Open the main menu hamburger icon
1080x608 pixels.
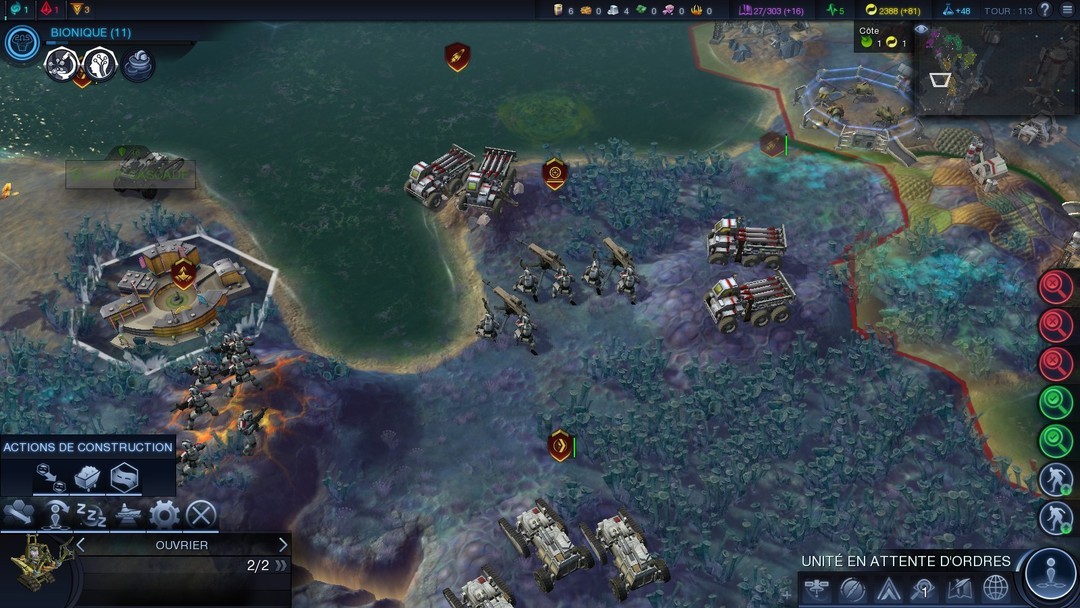[1067, 10]
